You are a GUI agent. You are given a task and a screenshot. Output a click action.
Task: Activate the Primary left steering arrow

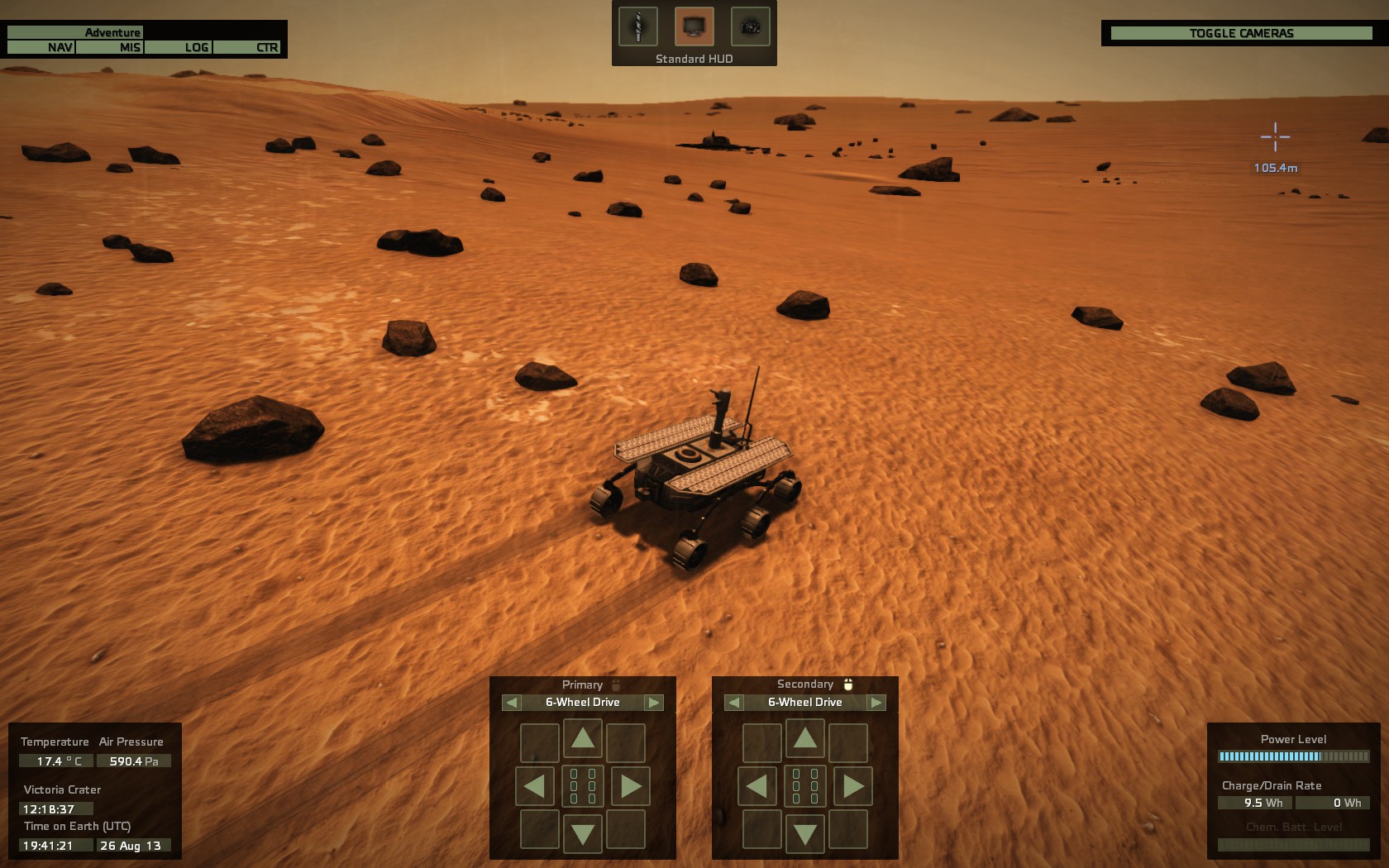click(x=536, y=786)
